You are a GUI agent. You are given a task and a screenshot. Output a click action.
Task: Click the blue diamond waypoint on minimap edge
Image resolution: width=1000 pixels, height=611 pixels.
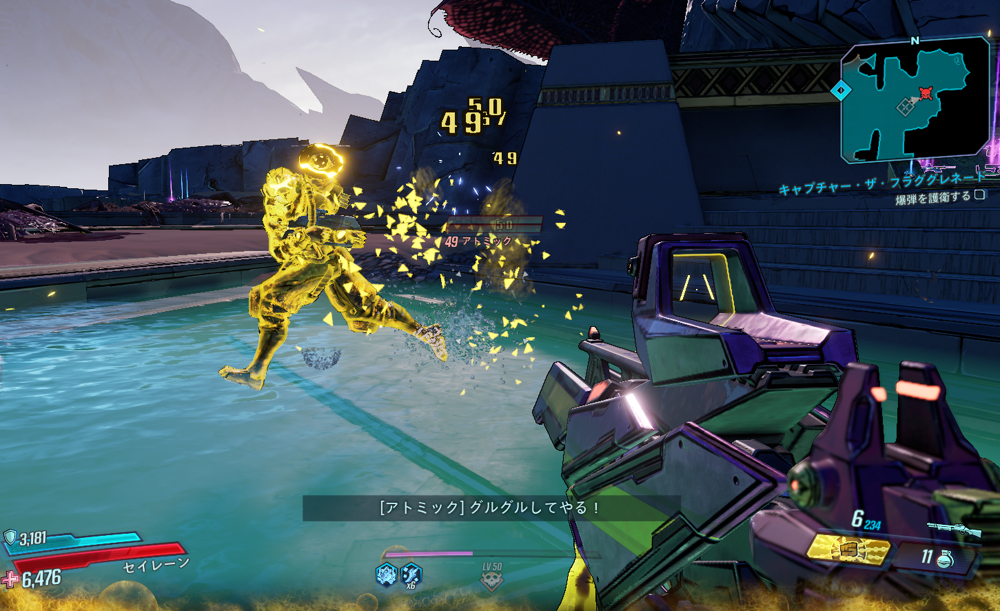tap(840, 89)
